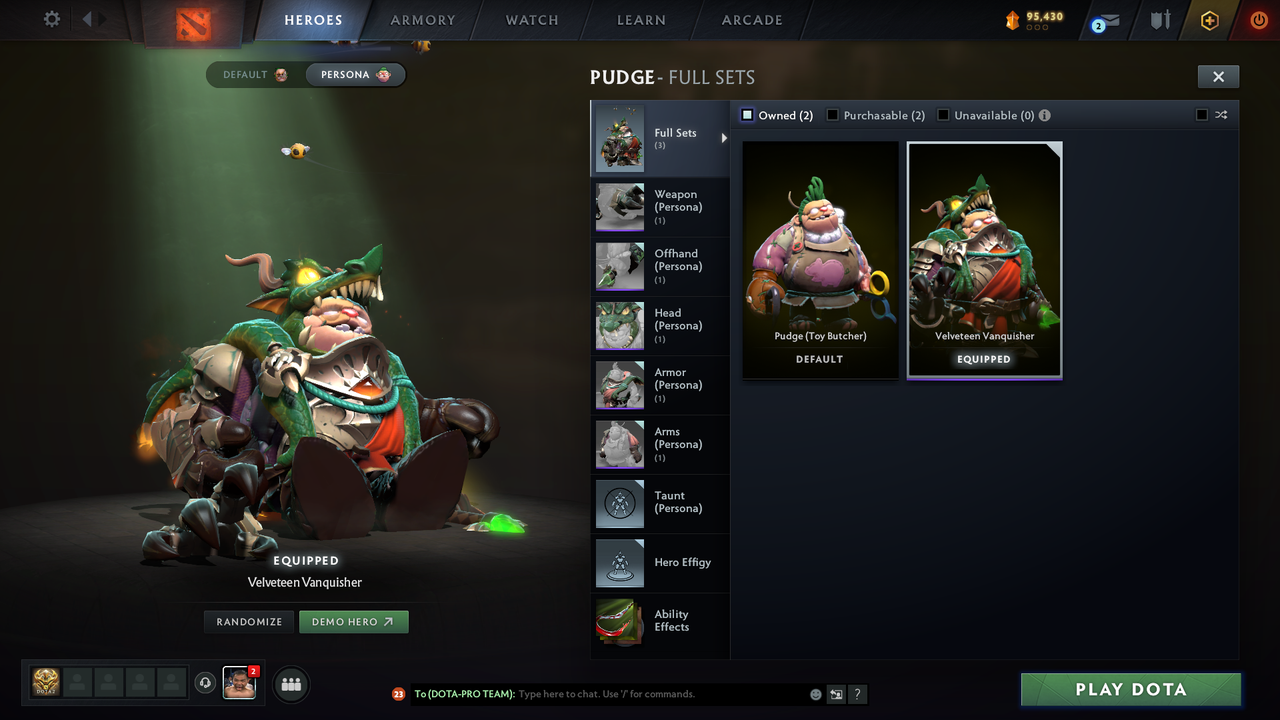Toggle the Owned (2) filter checkbox
Viewport: 1280px width, 720px height.
[x=746, y=114]
